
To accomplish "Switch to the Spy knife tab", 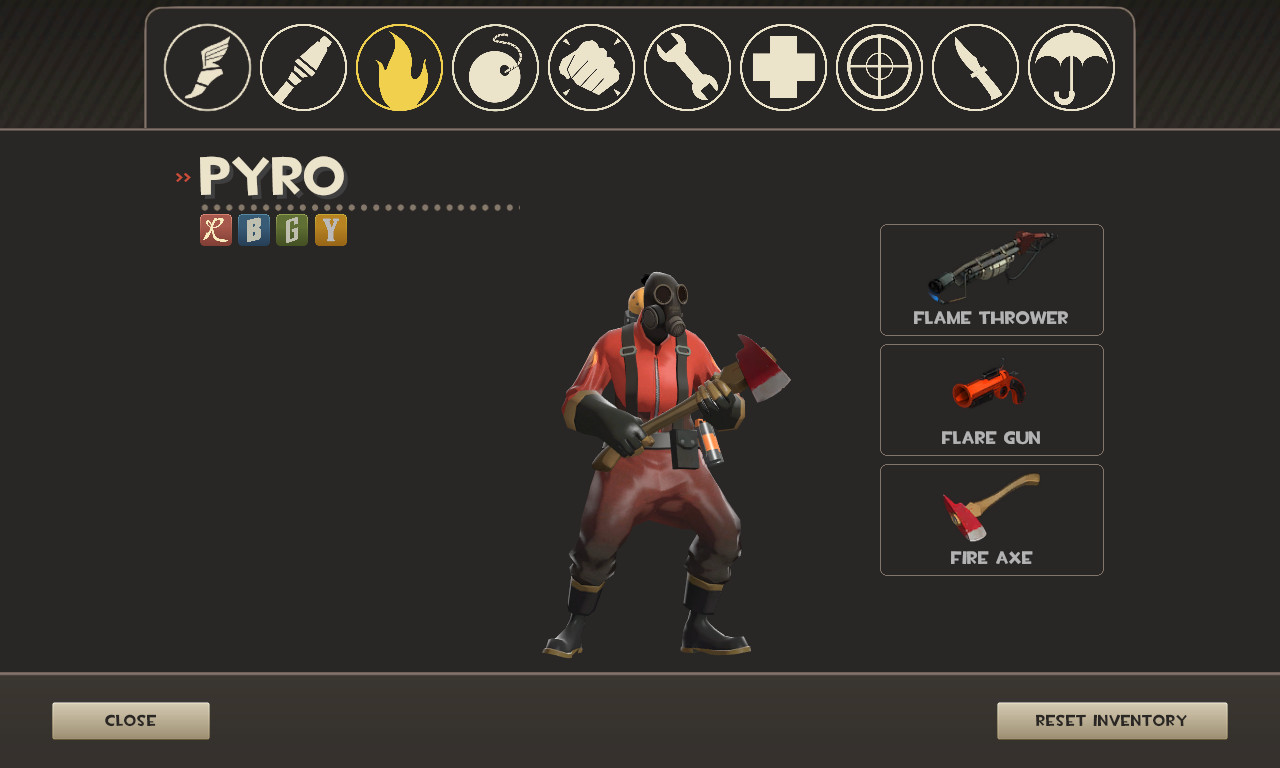I will [974, 67].
